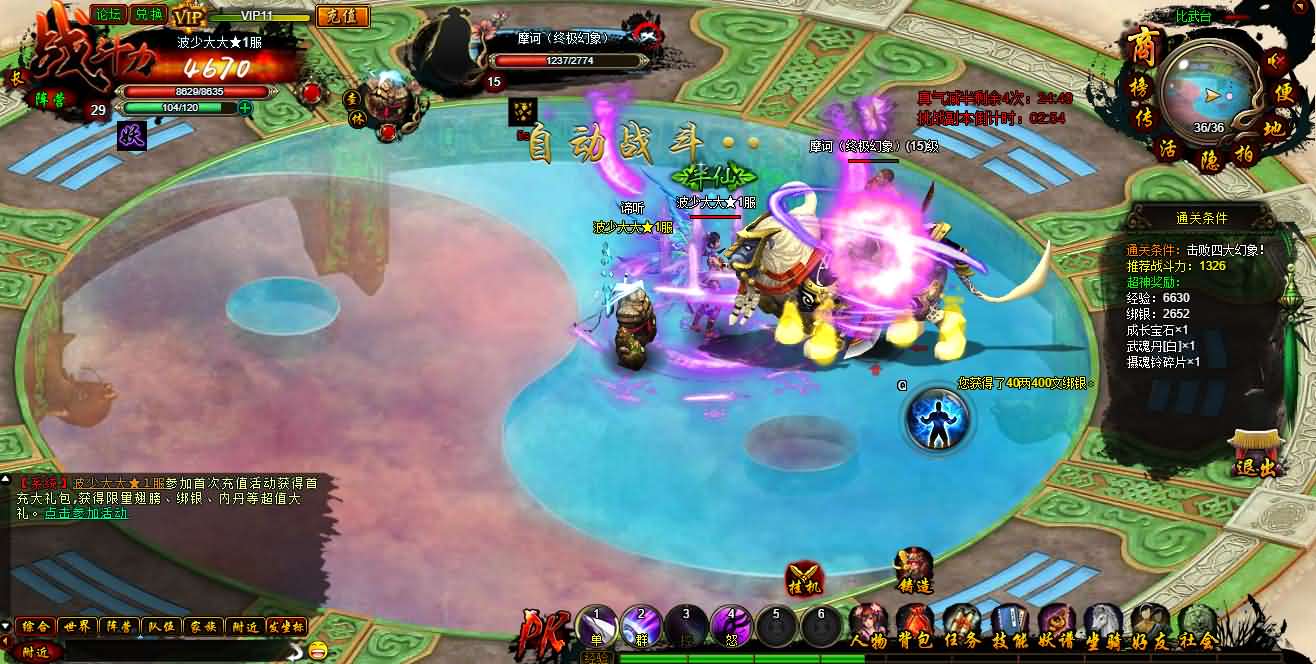Open the 充值 recharge button

(x=342, y=16)
